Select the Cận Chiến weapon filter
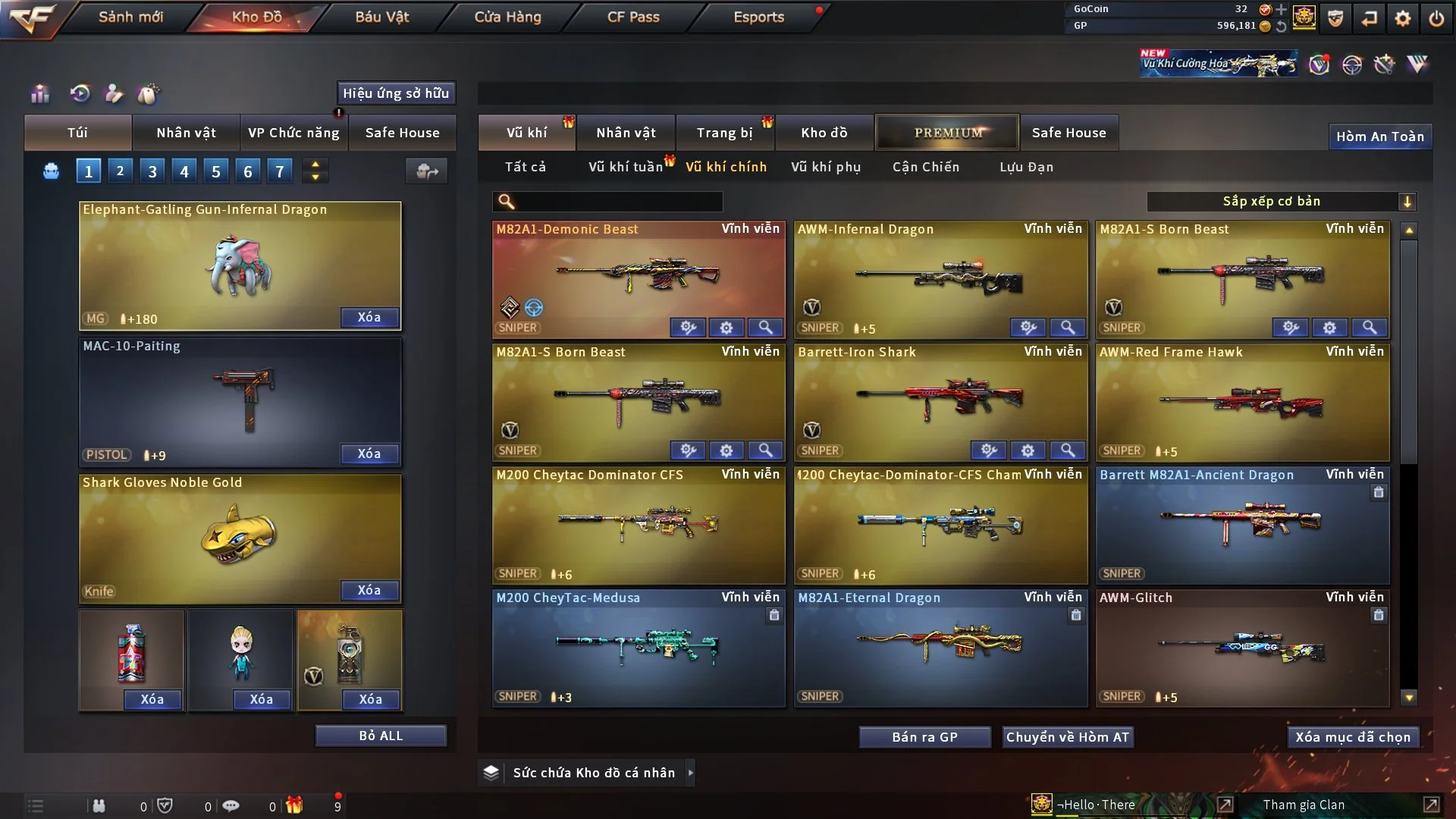Screen dimensions: 1456x819 [x=925, y=167]
